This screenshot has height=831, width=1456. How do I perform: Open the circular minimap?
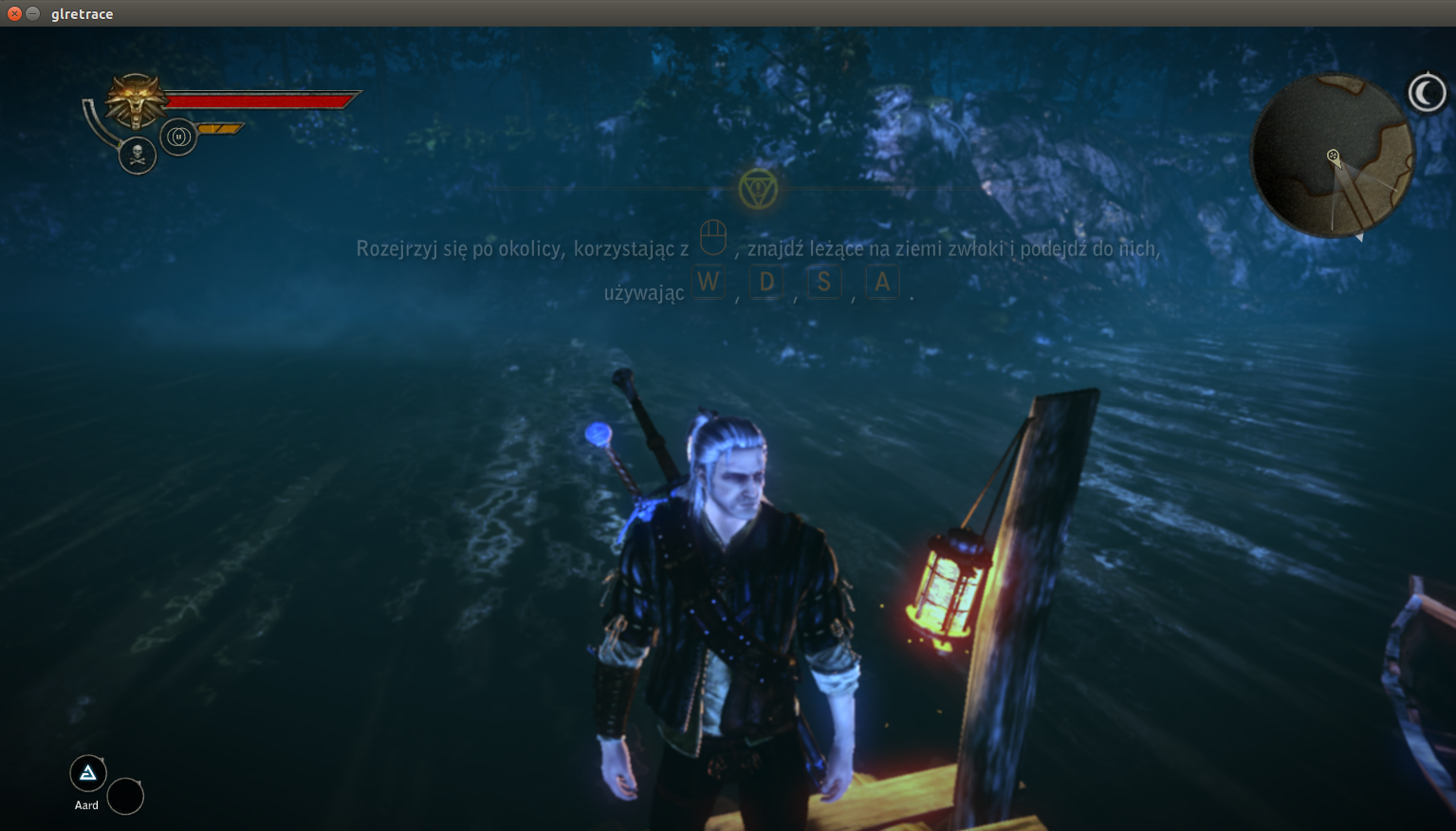pyautogui.click(x=1332, y=157)
